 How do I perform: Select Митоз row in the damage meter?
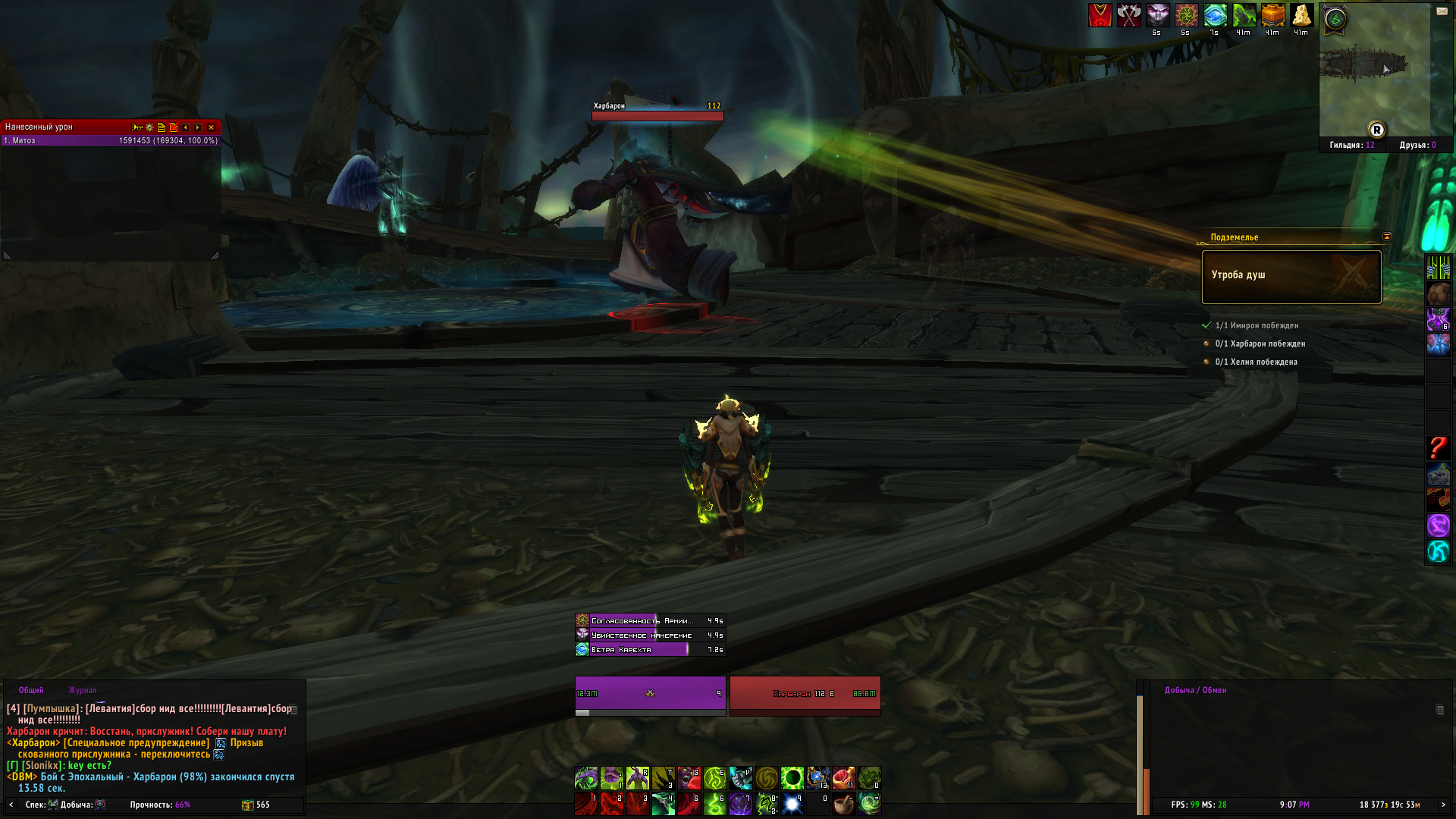[x=111, y=140]
